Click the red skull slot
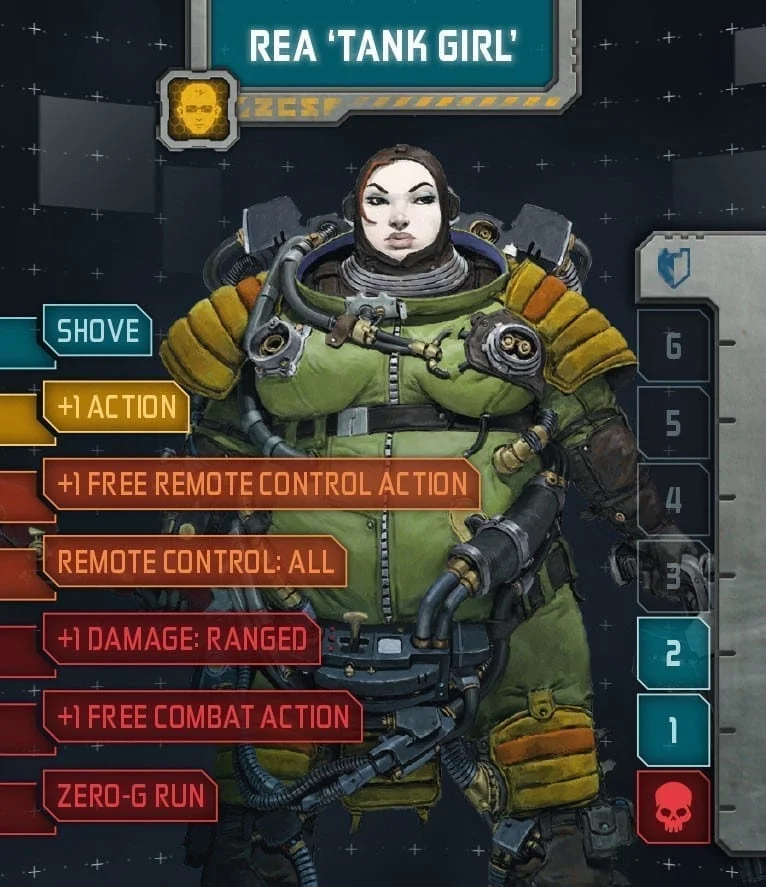 pos(673,806)
